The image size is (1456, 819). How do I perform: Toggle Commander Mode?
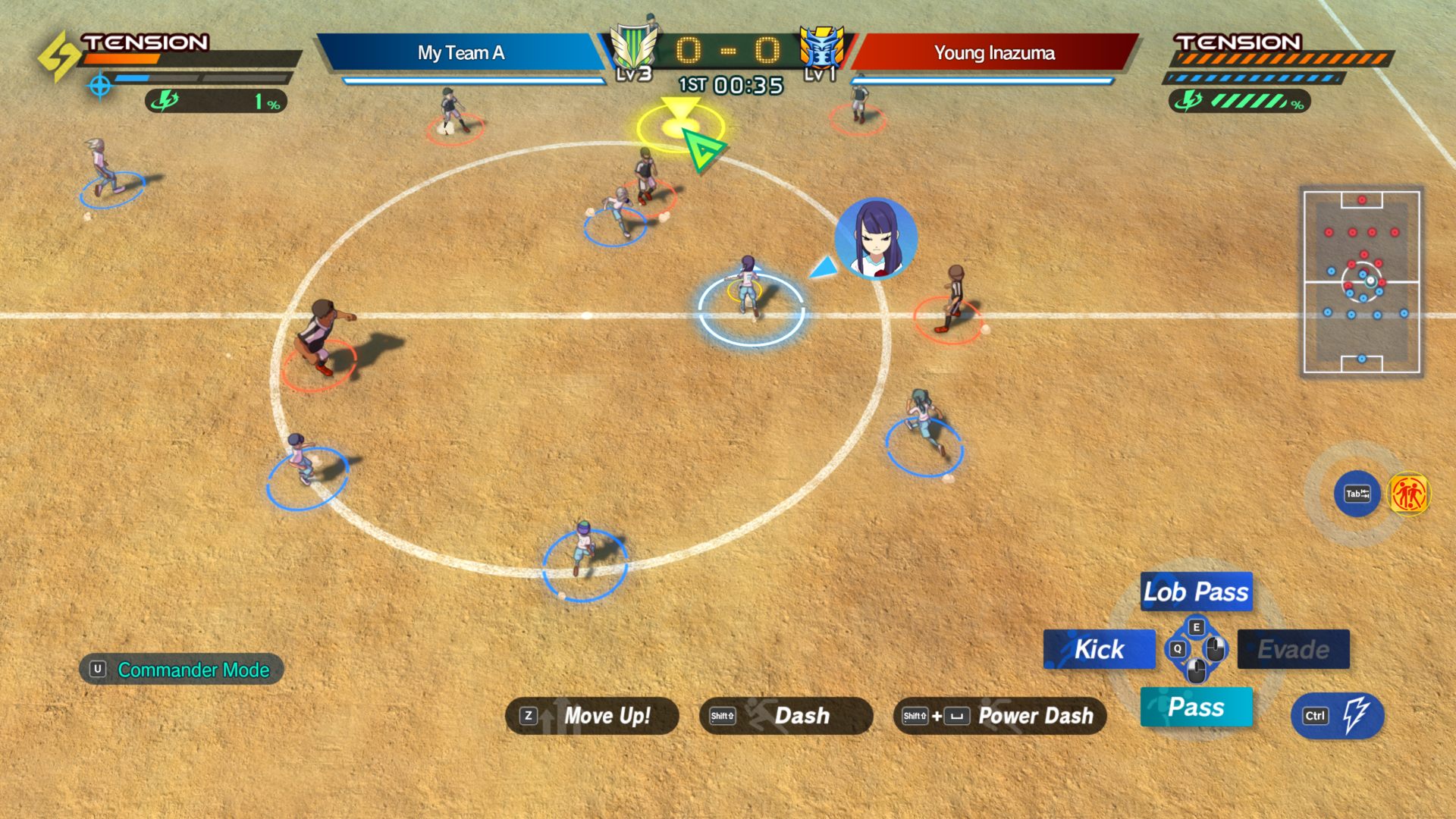[x=181, y=670]
